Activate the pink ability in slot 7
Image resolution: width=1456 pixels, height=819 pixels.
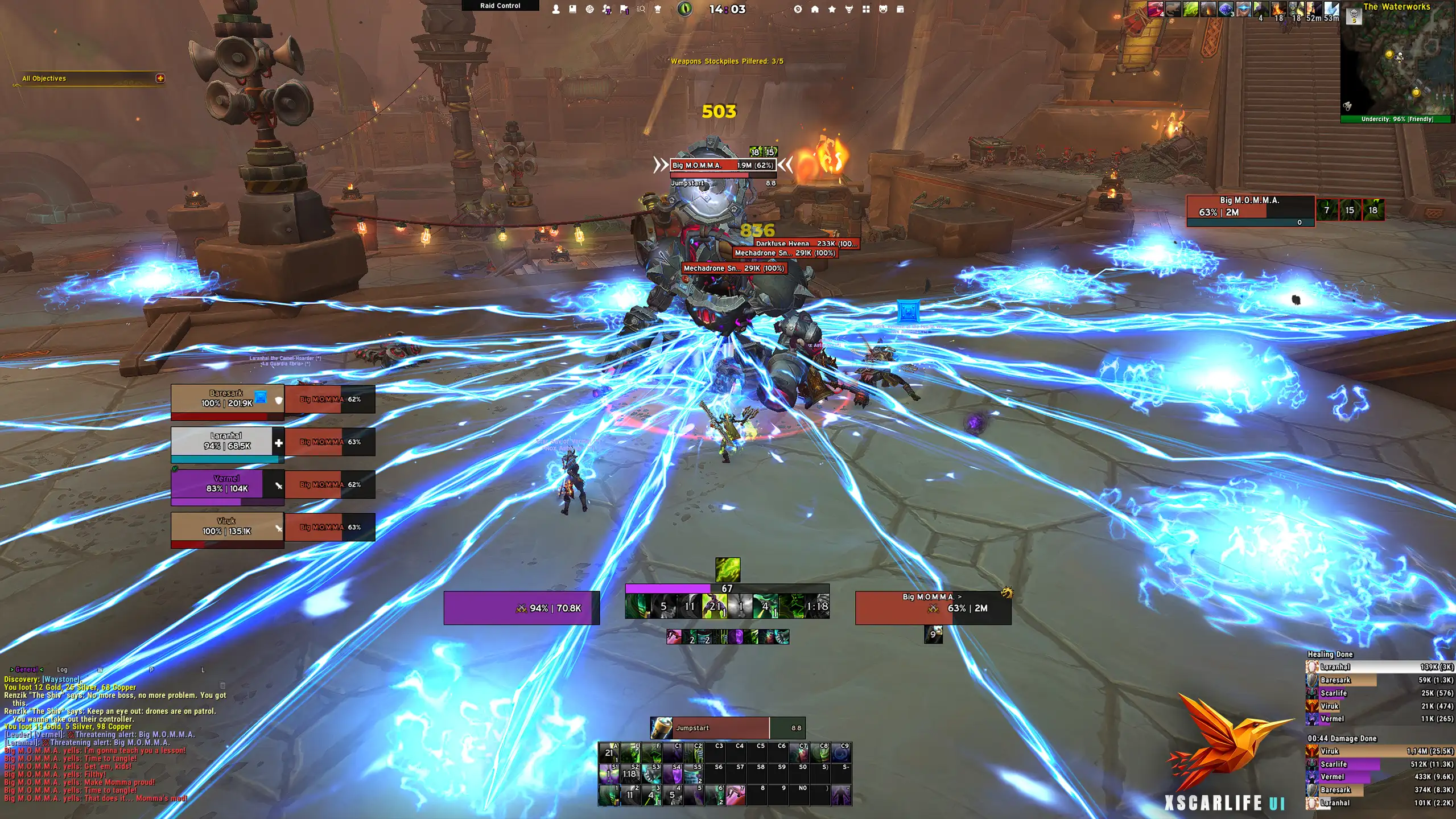coord(735,795)
